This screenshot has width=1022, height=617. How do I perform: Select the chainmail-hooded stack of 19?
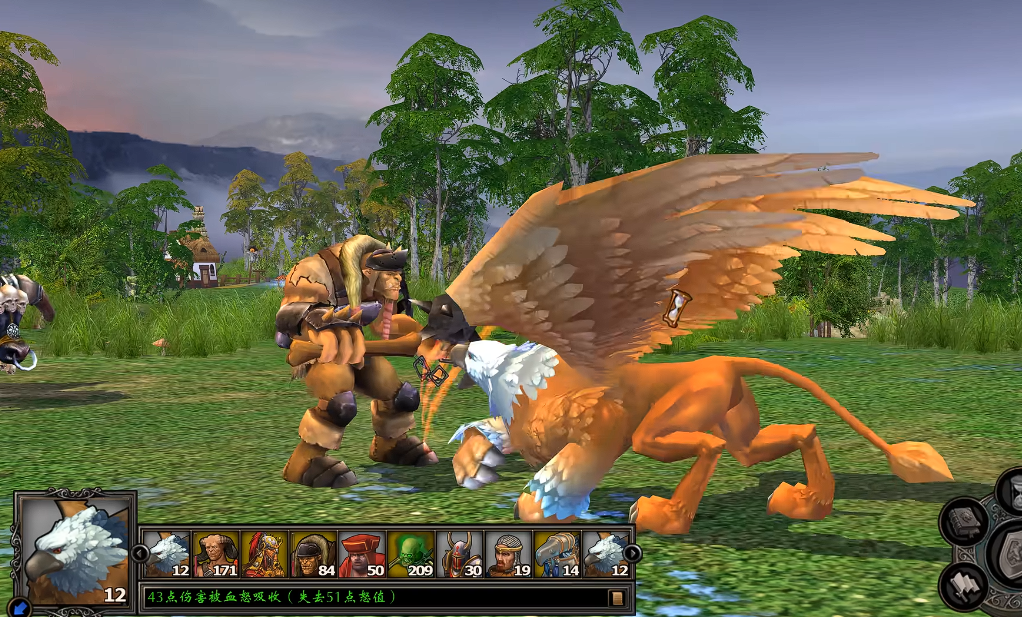pos(509,553)
